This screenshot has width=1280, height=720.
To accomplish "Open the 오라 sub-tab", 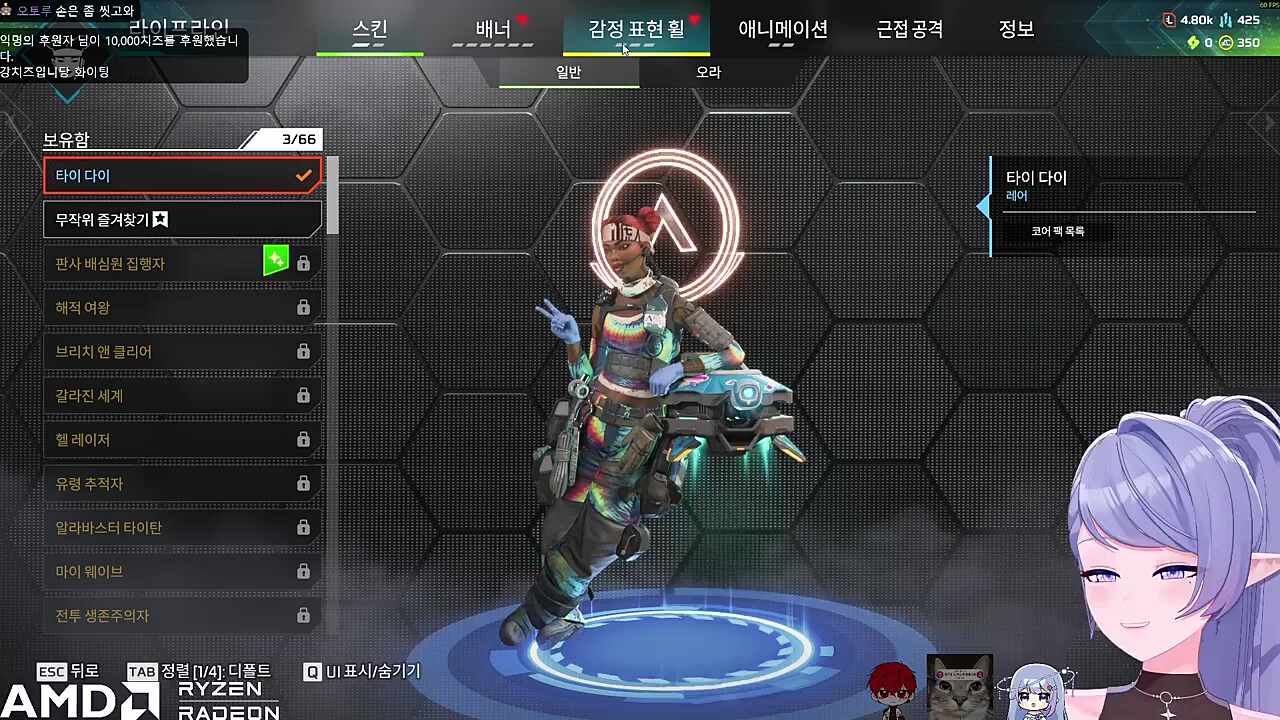I will pyautogui.click(x=708, y=72).
